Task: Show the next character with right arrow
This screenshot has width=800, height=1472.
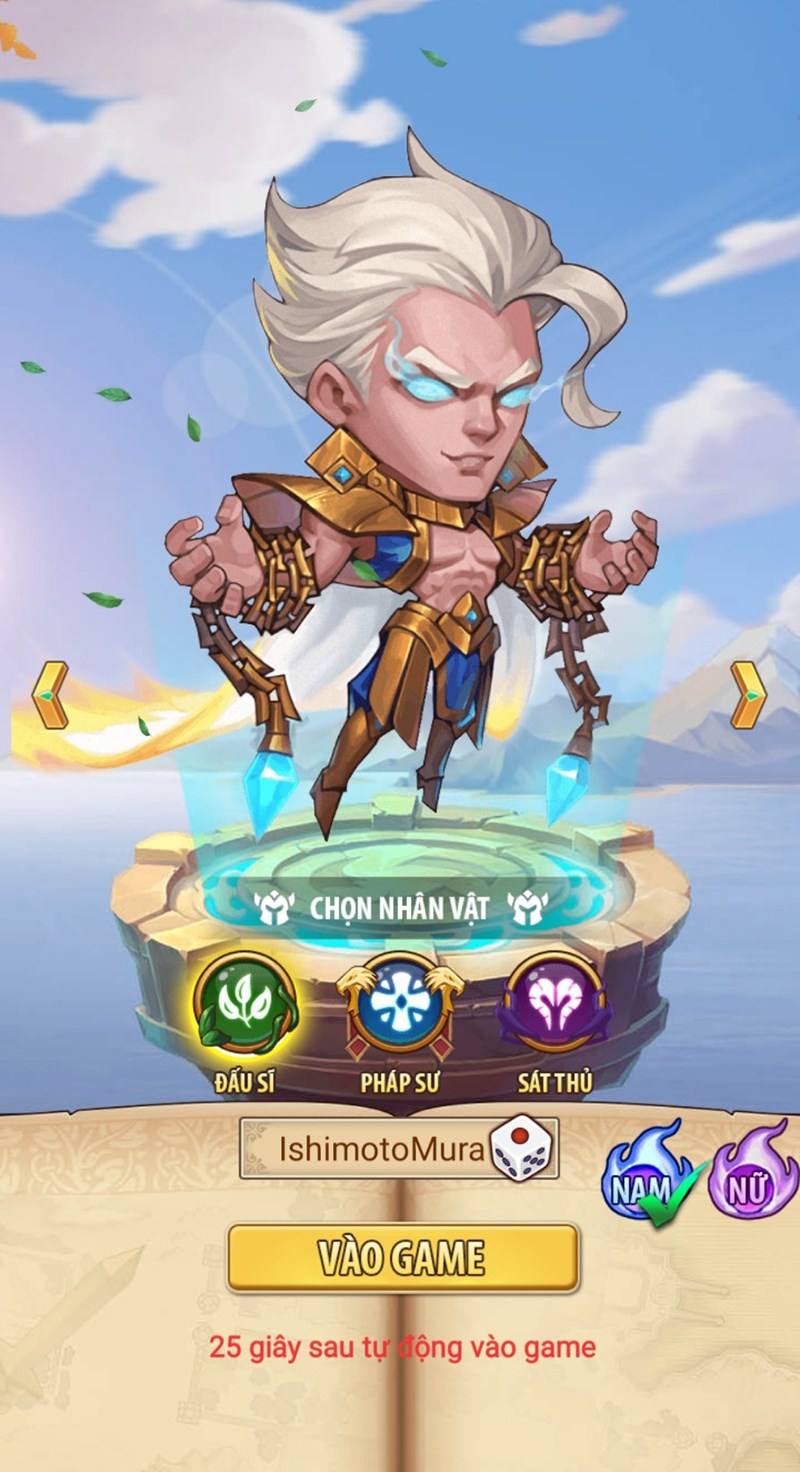Action: (748, 694)
